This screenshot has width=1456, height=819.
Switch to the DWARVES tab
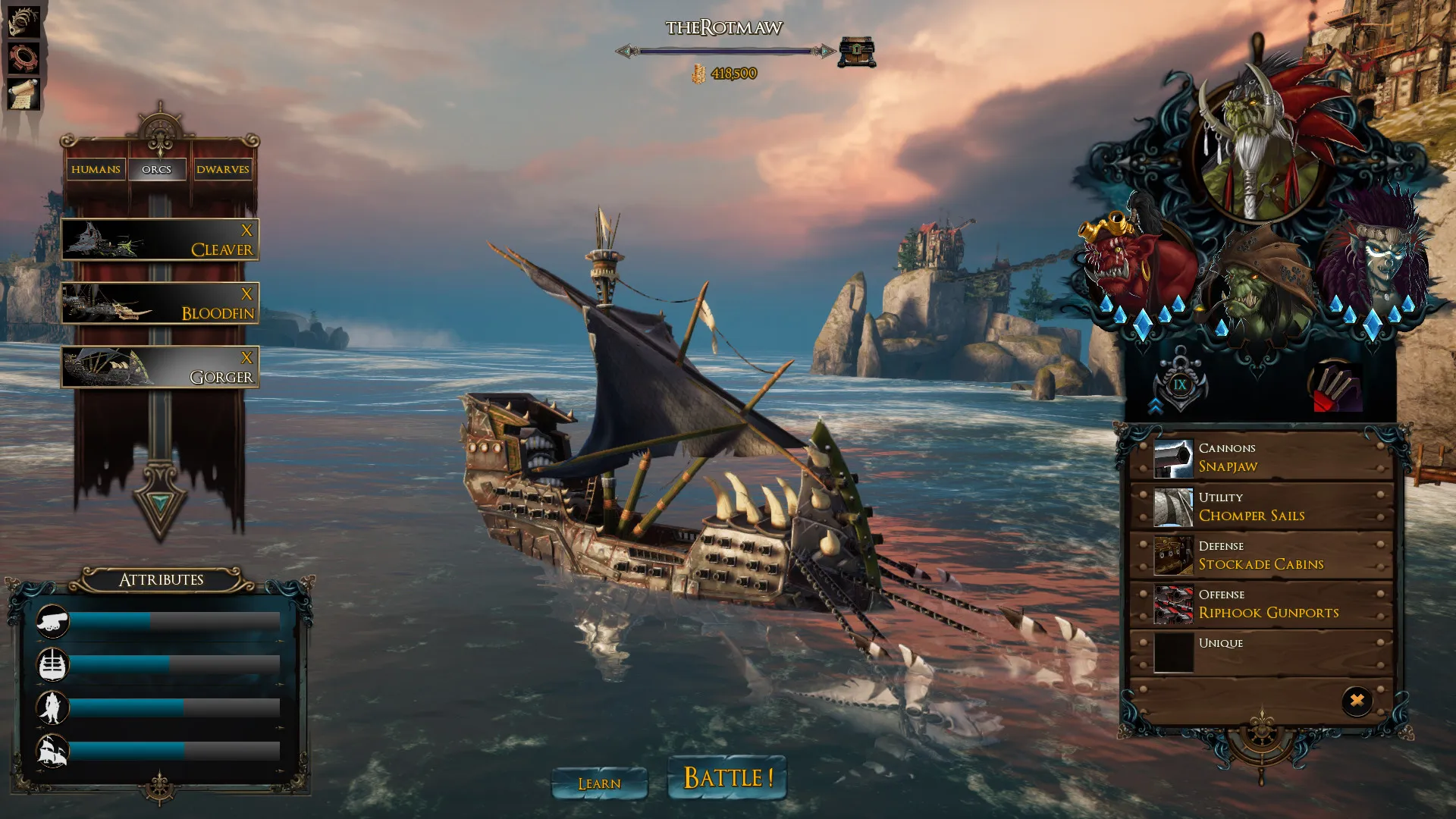(223, 169)
